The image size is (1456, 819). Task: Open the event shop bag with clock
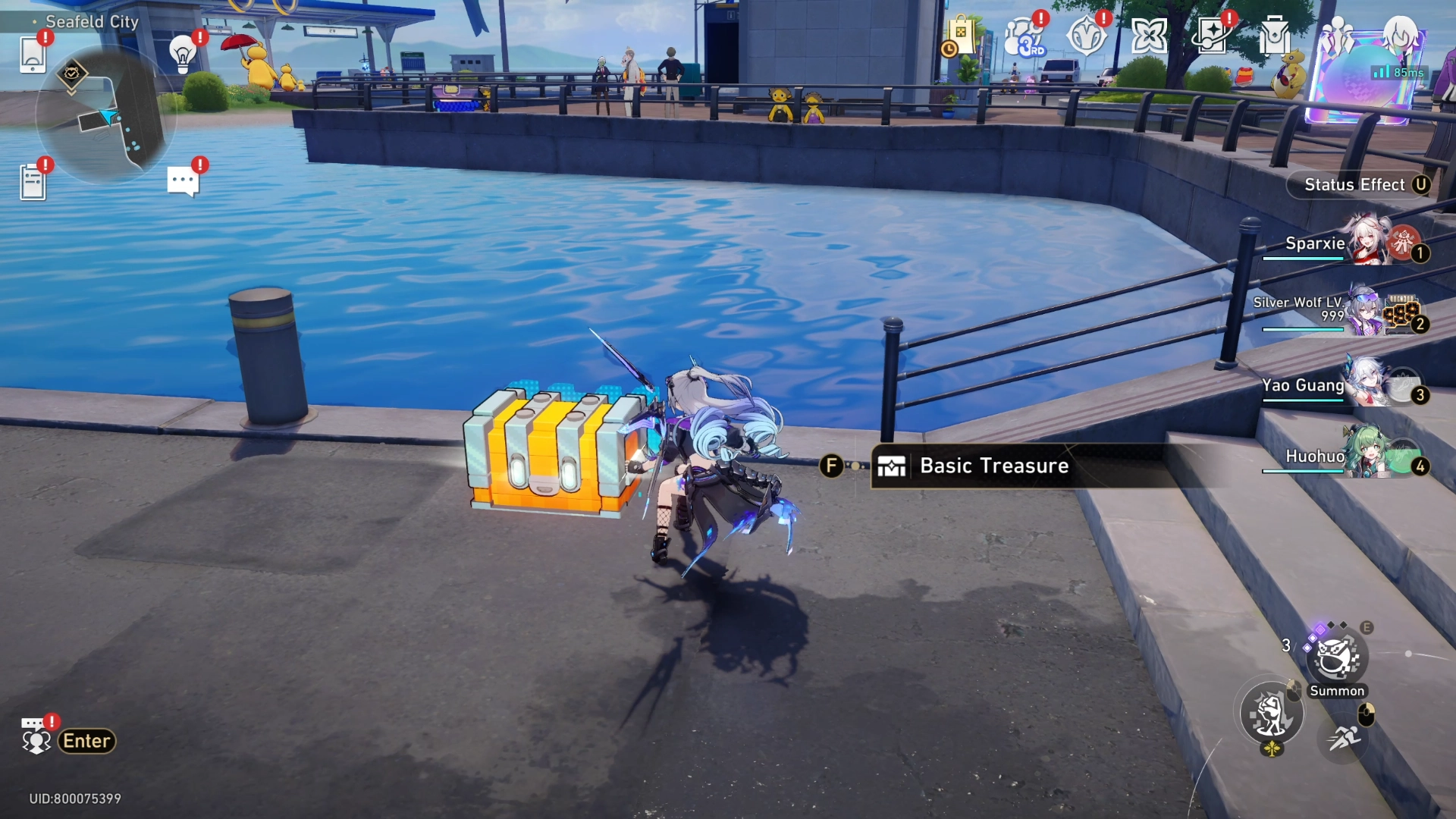(960, 35)
